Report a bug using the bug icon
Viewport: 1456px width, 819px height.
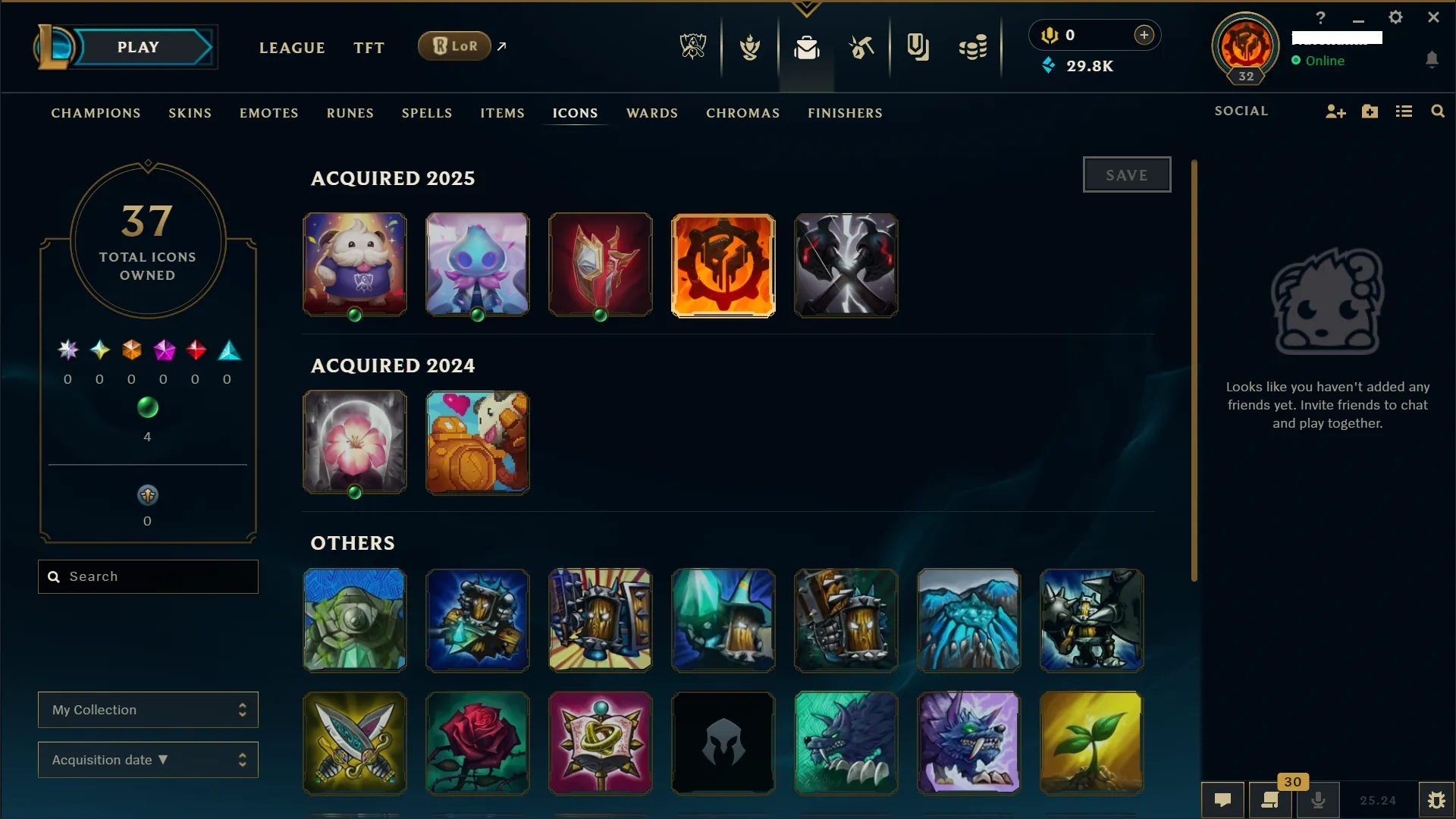click(x=1436, y=800)
